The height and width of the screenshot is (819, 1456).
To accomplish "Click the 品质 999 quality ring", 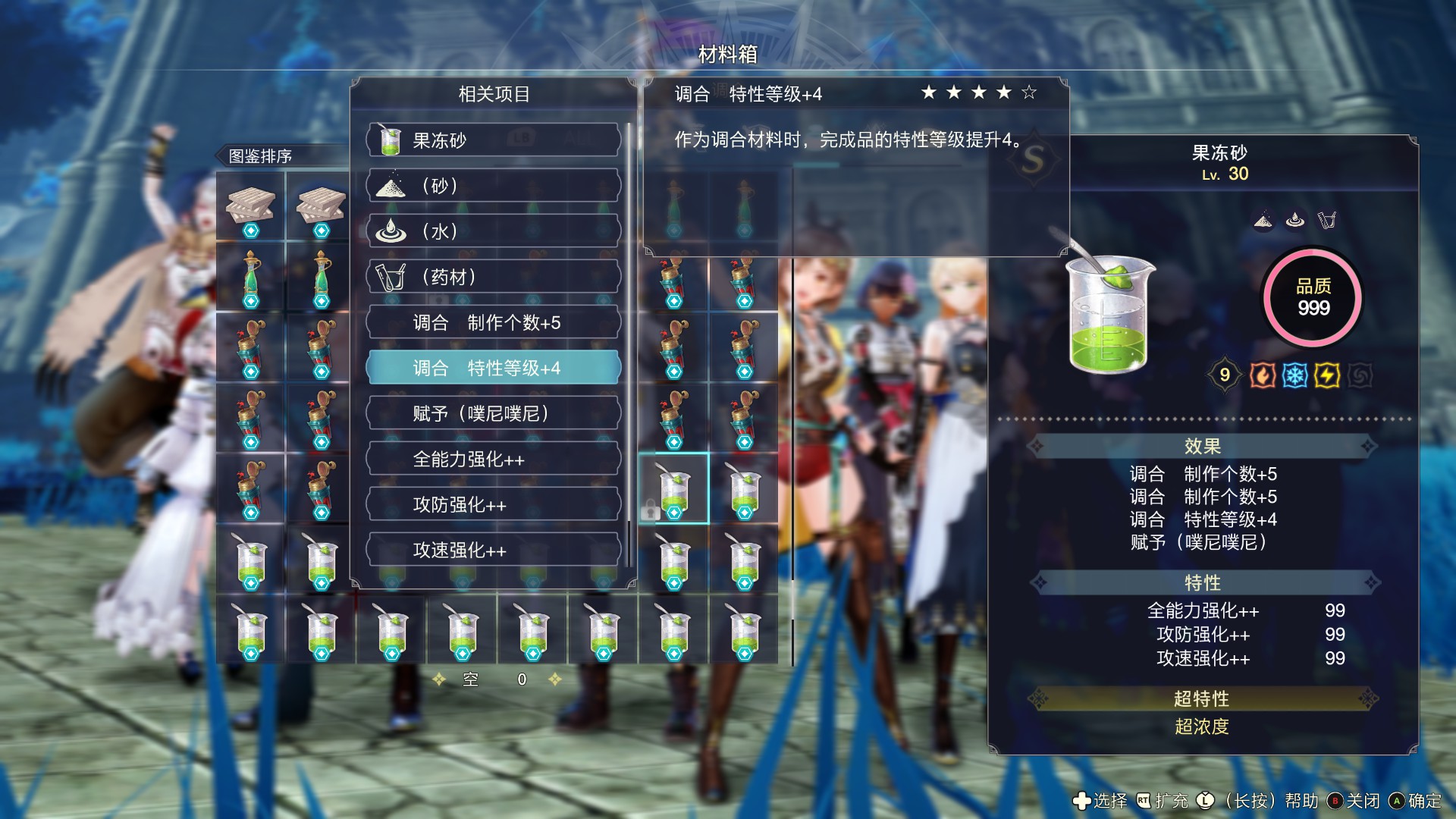I will point(1312,298).
